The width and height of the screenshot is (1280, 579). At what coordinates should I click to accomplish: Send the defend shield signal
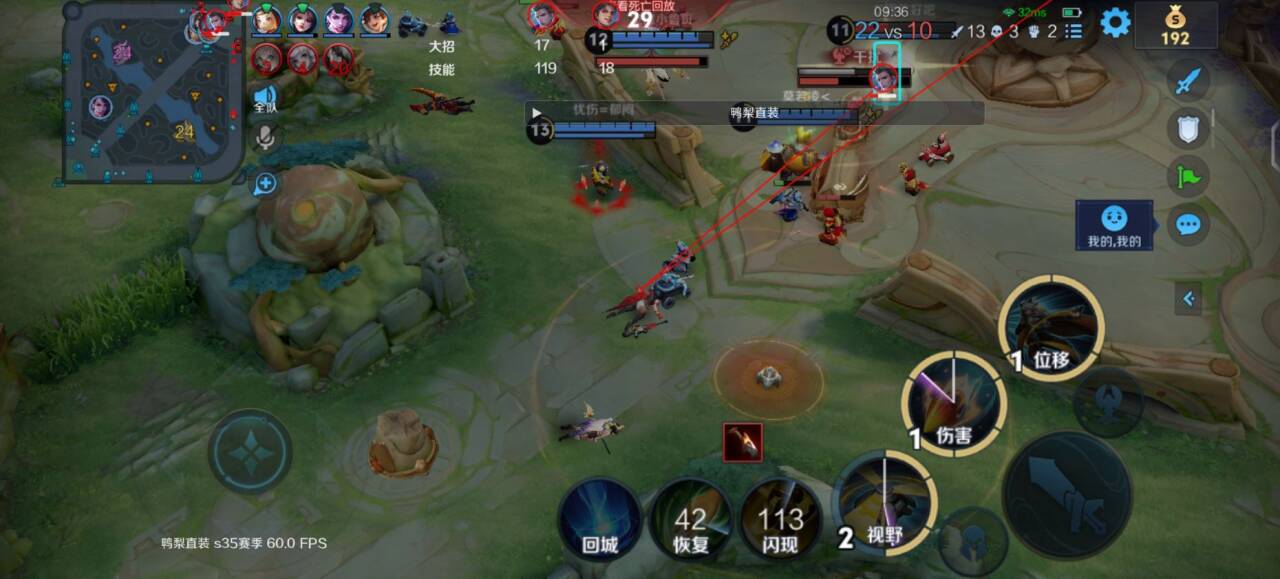point(1187,128)
